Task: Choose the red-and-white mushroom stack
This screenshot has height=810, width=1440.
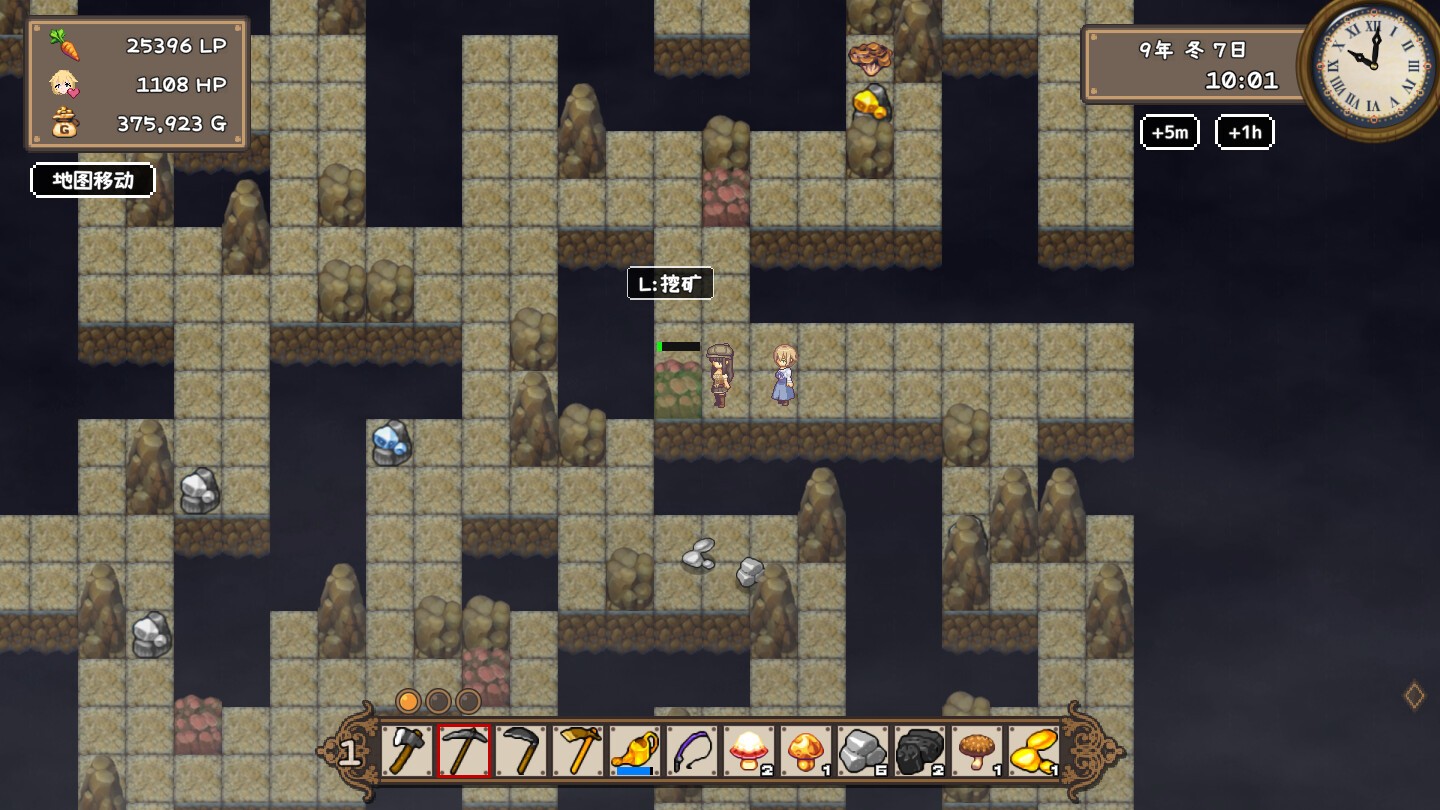Action: (749, 751)
